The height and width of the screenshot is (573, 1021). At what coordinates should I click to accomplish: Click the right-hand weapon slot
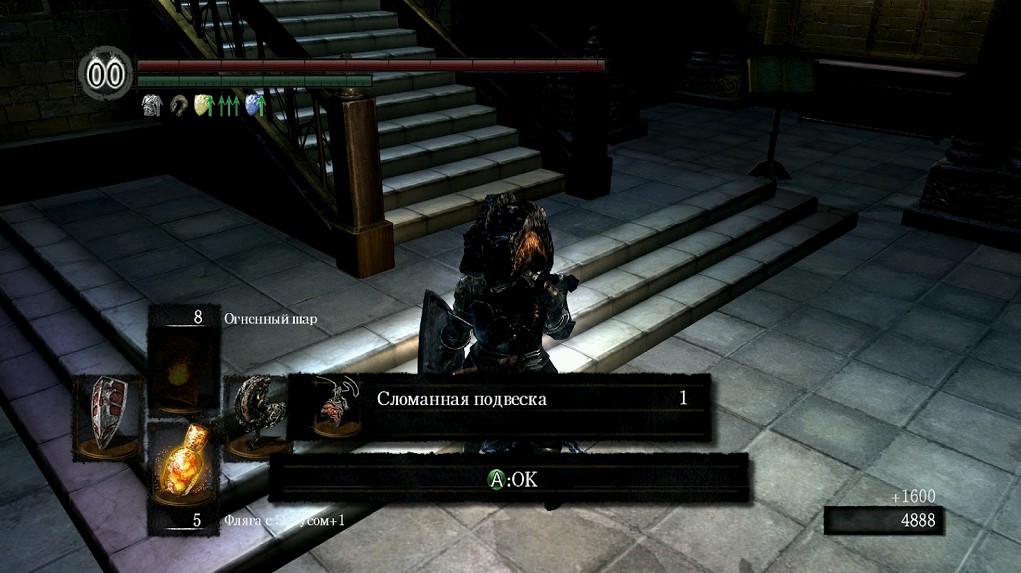click(x=255, y=416)
